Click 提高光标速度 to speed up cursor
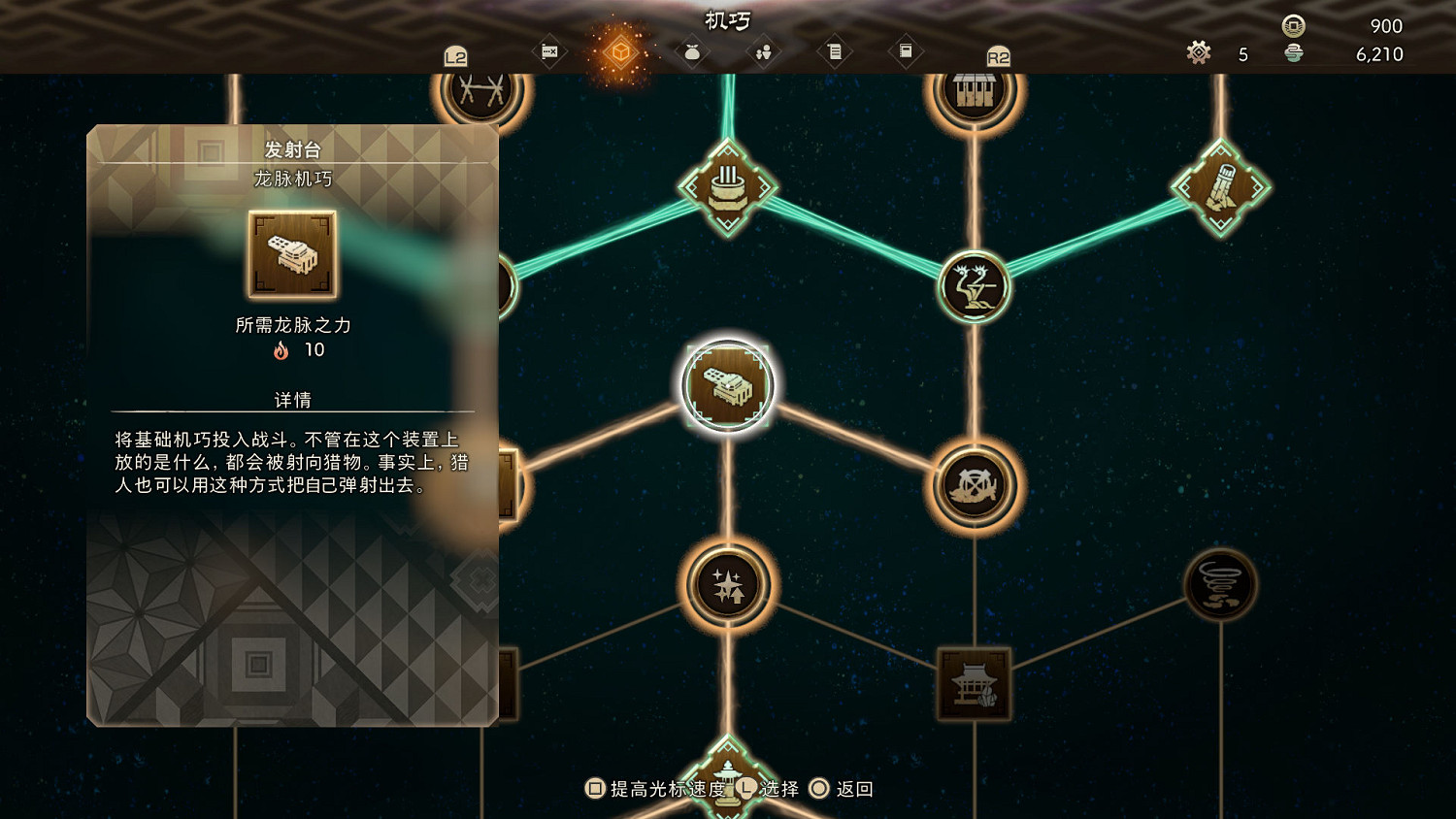The width and height of the screenshot is (1456, 819). (652, 789)
